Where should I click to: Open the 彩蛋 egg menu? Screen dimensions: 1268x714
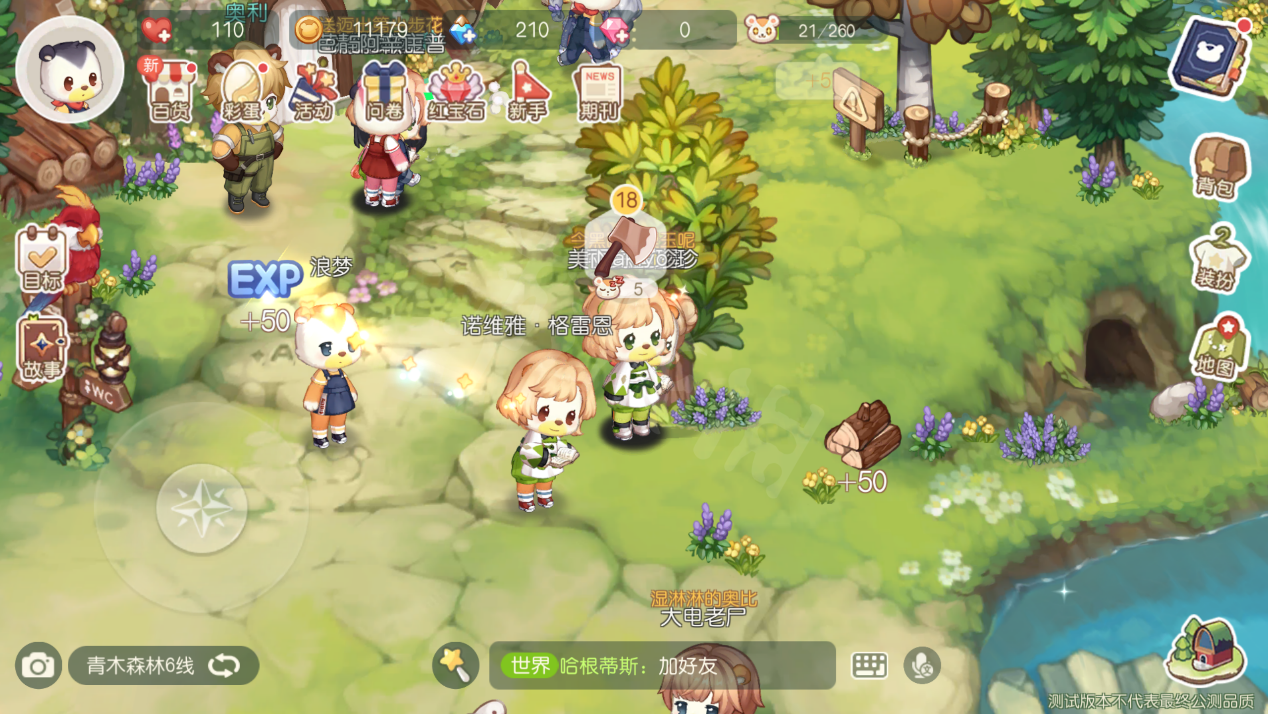click(x=242, y=90)
